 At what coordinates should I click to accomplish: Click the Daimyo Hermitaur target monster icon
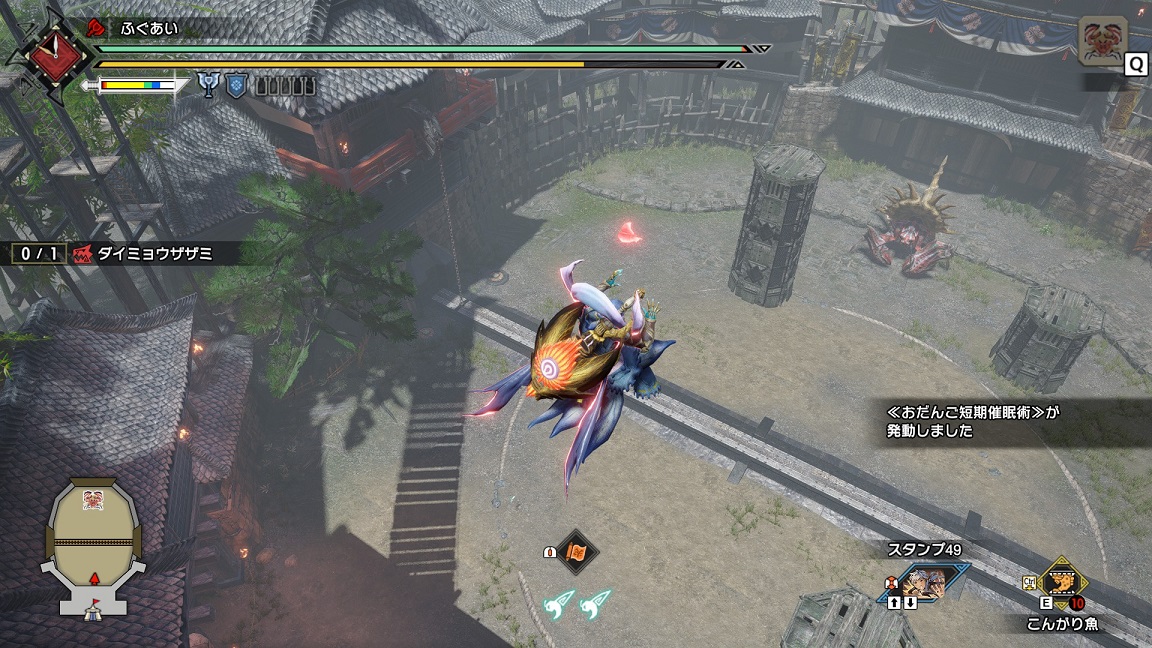pos(1103,42)
